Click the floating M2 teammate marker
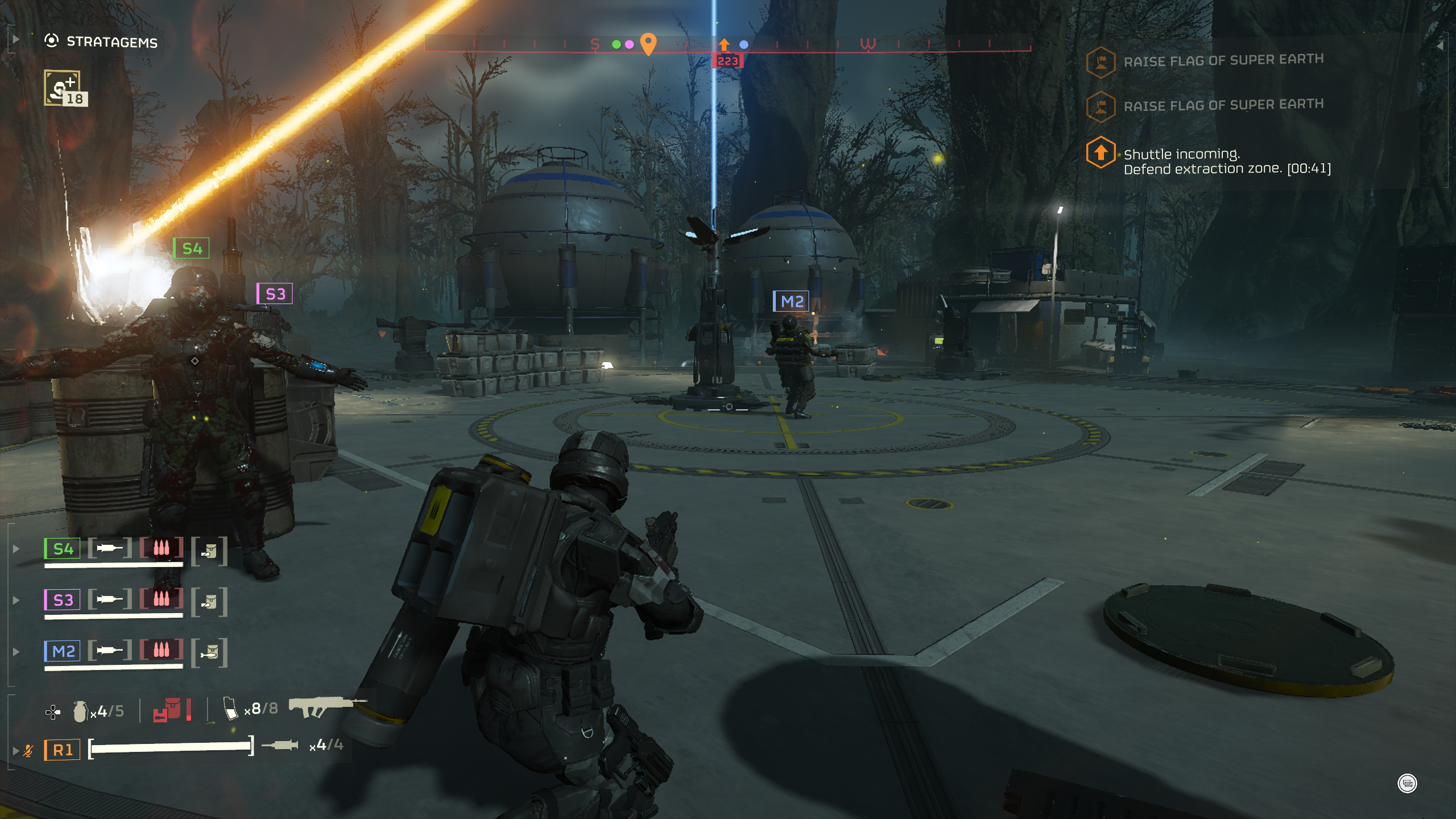The width and height of the screenshot is (1456, 819). [791, 301]
